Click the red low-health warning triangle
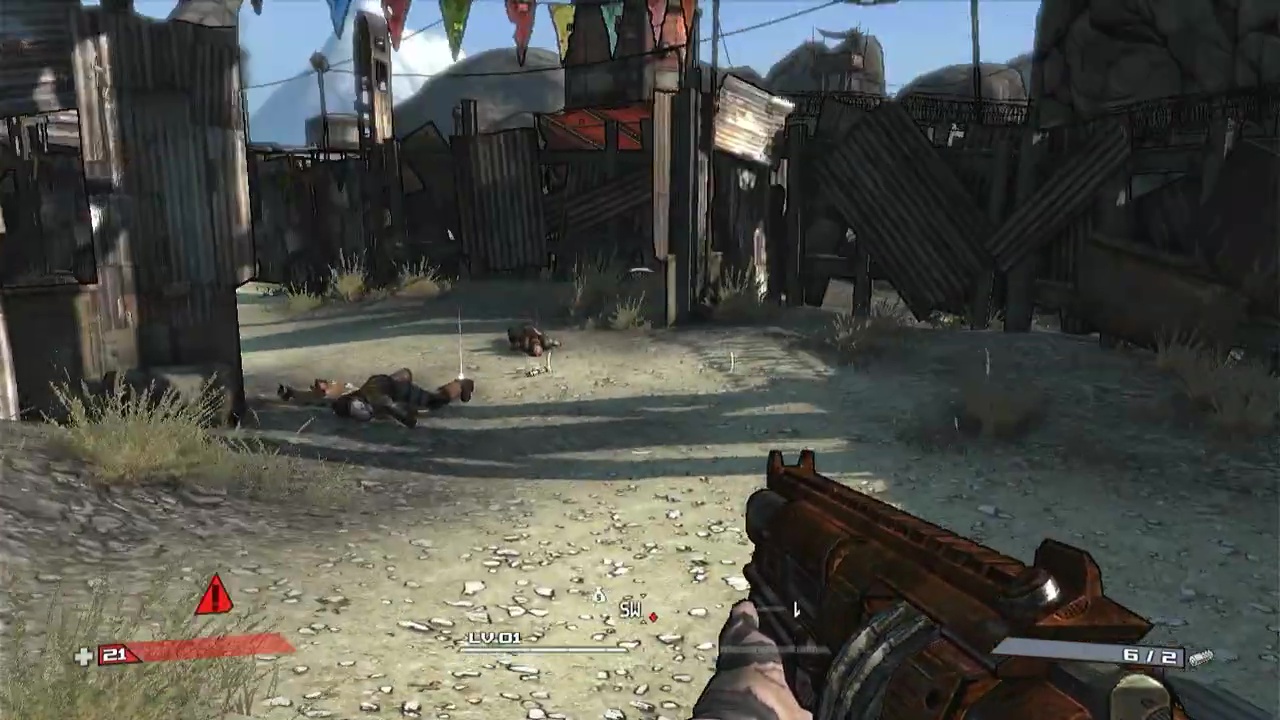Viewport: 1280px width, 720px height. coord(213,596)
